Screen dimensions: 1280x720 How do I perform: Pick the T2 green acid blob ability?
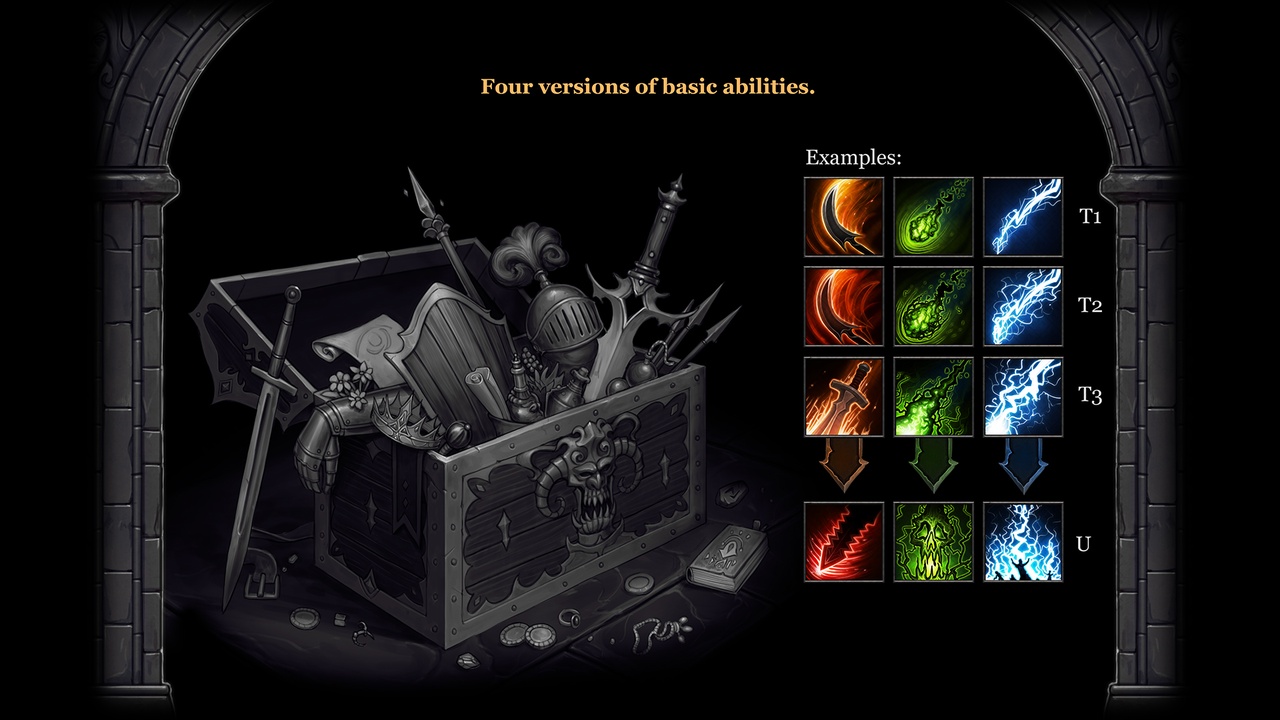[933, 306]
